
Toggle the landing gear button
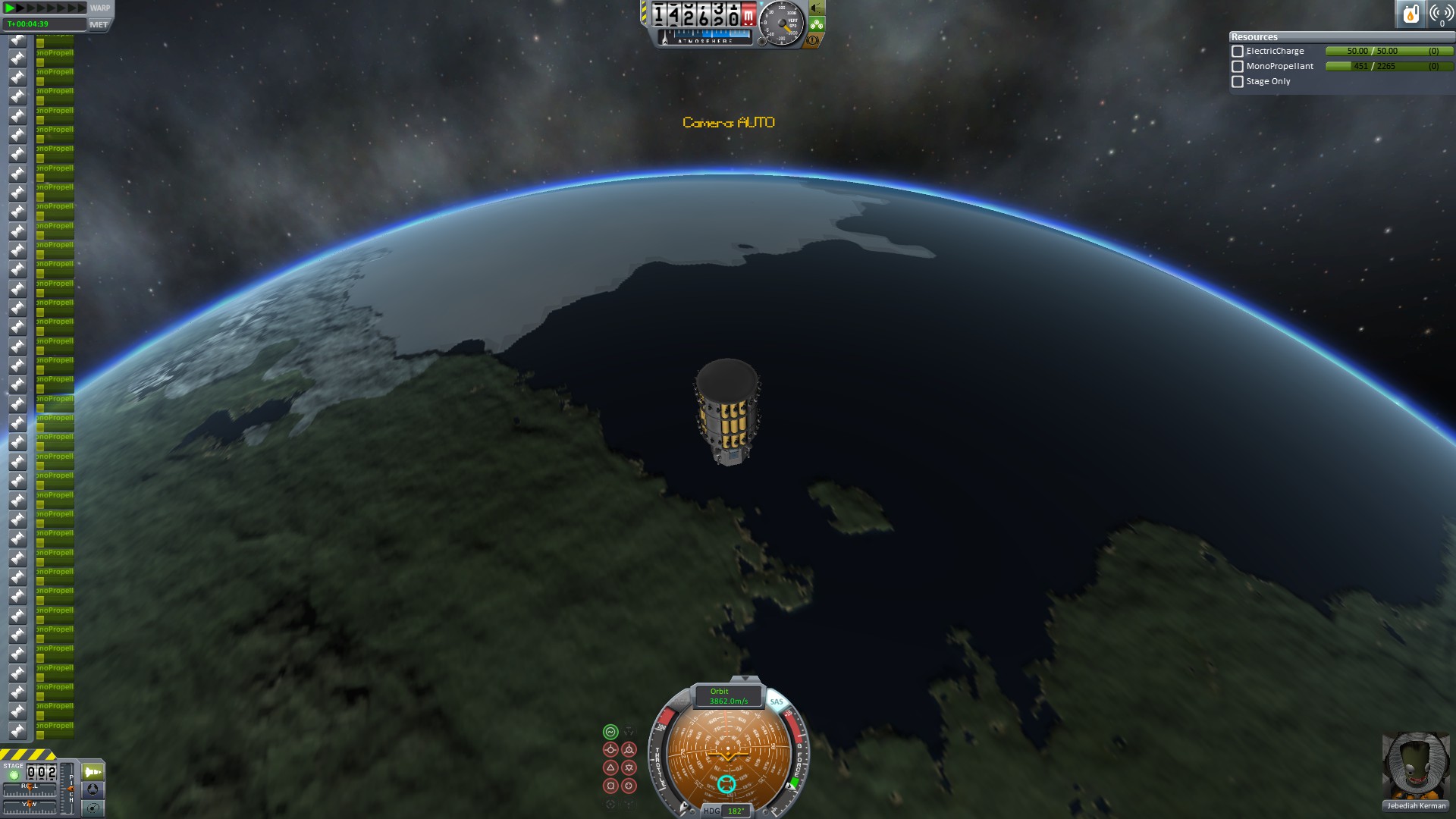817,24
